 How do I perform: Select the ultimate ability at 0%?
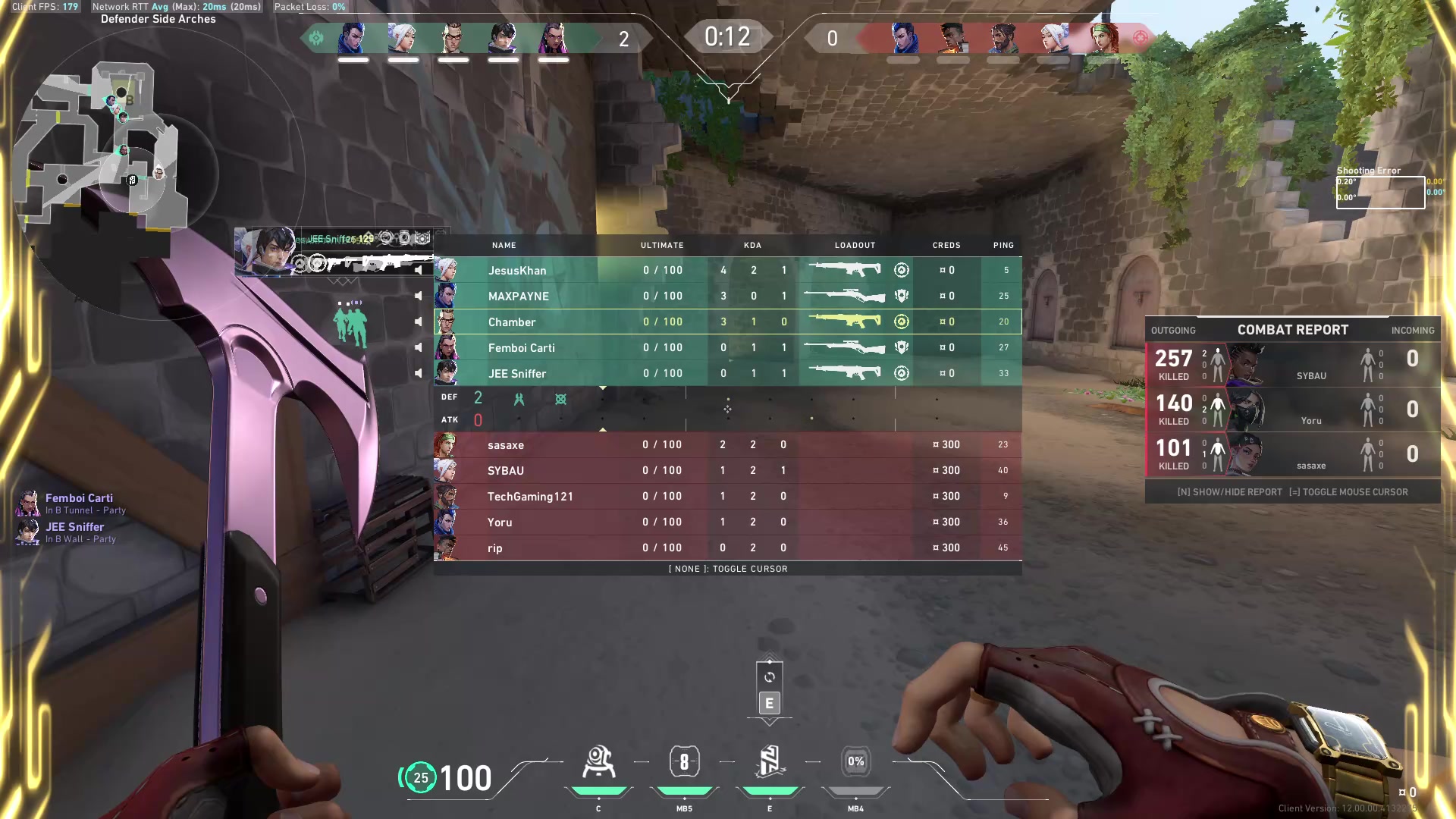[x=855, y=762]
